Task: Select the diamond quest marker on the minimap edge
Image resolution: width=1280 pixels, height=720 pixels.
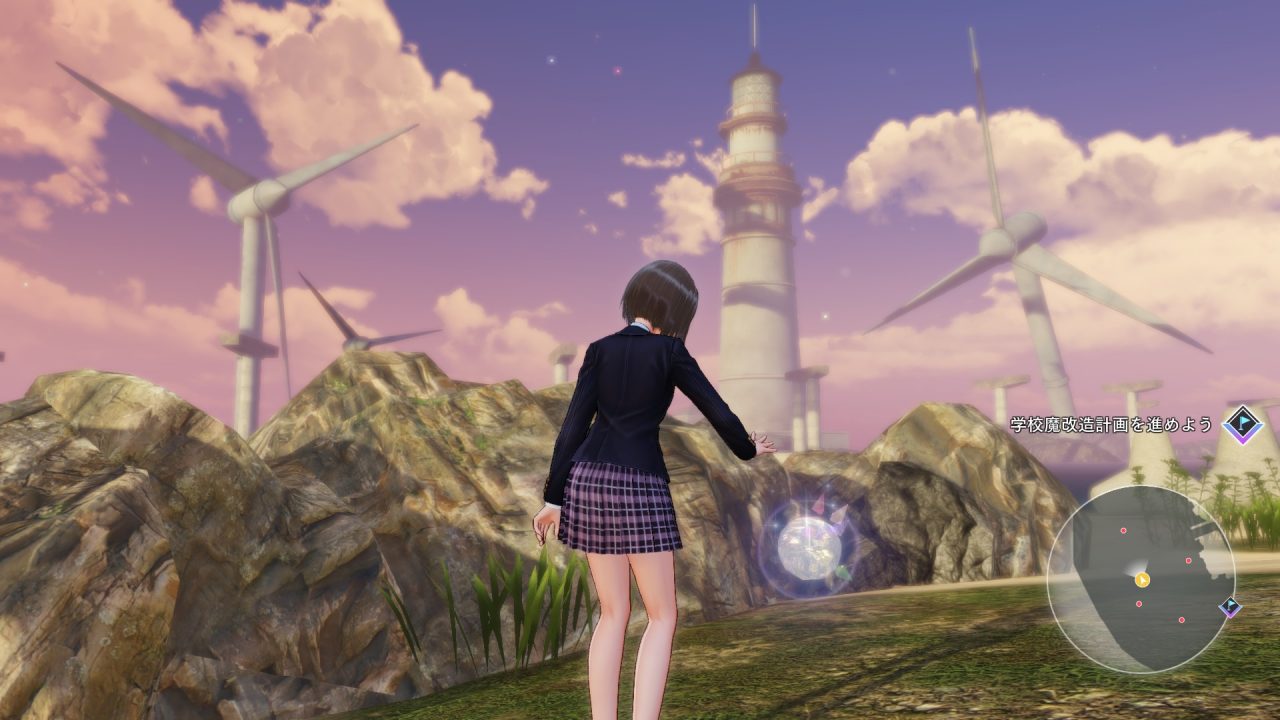Action: coord(1230,606)
